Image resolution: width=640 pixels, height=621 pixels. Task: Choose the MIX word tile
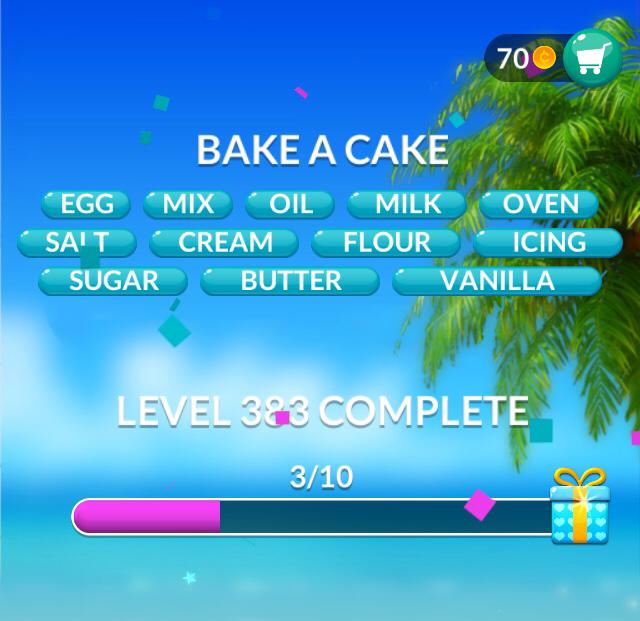[188, 204]
